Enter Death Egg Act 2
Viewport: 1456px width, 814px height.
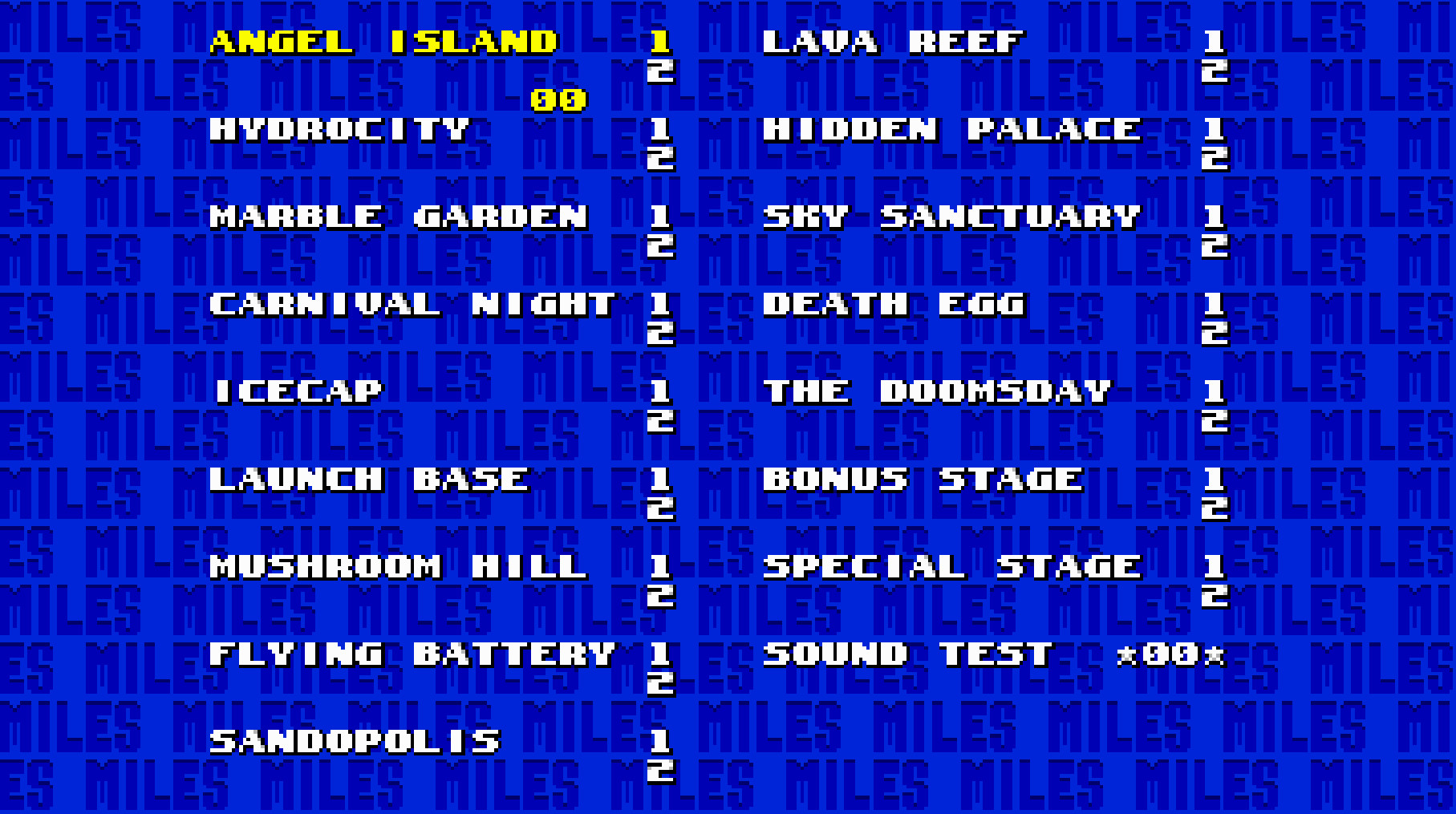1216,334
